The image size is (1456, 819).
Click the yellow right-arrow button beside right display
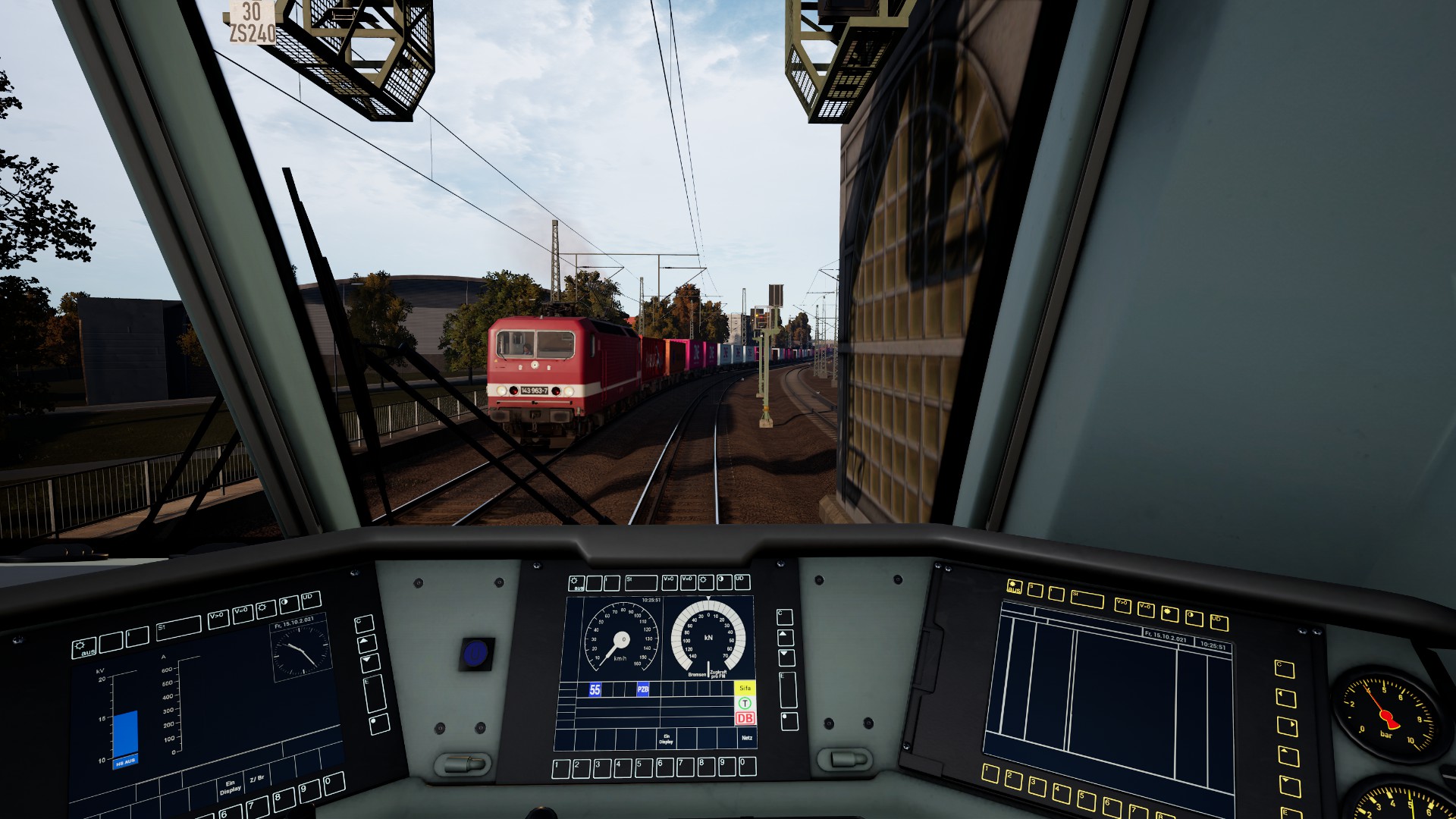pos(1288,726)
